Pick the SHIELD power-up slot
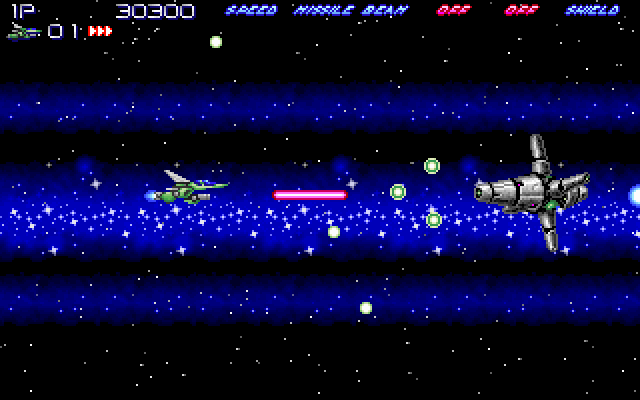This screenshot has height=400, width=640. pos(592,11)
